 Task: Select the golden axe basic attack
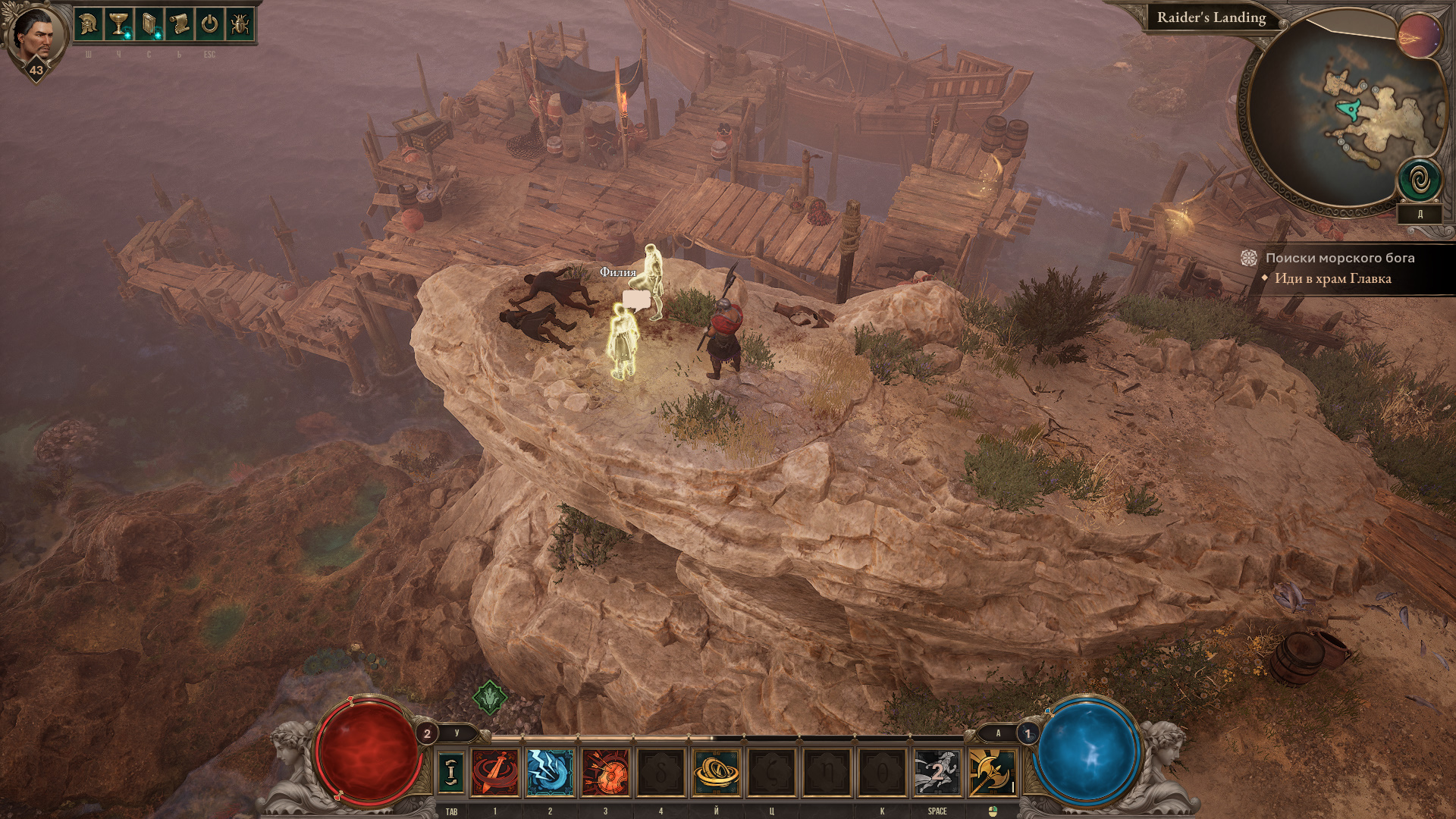992,771
